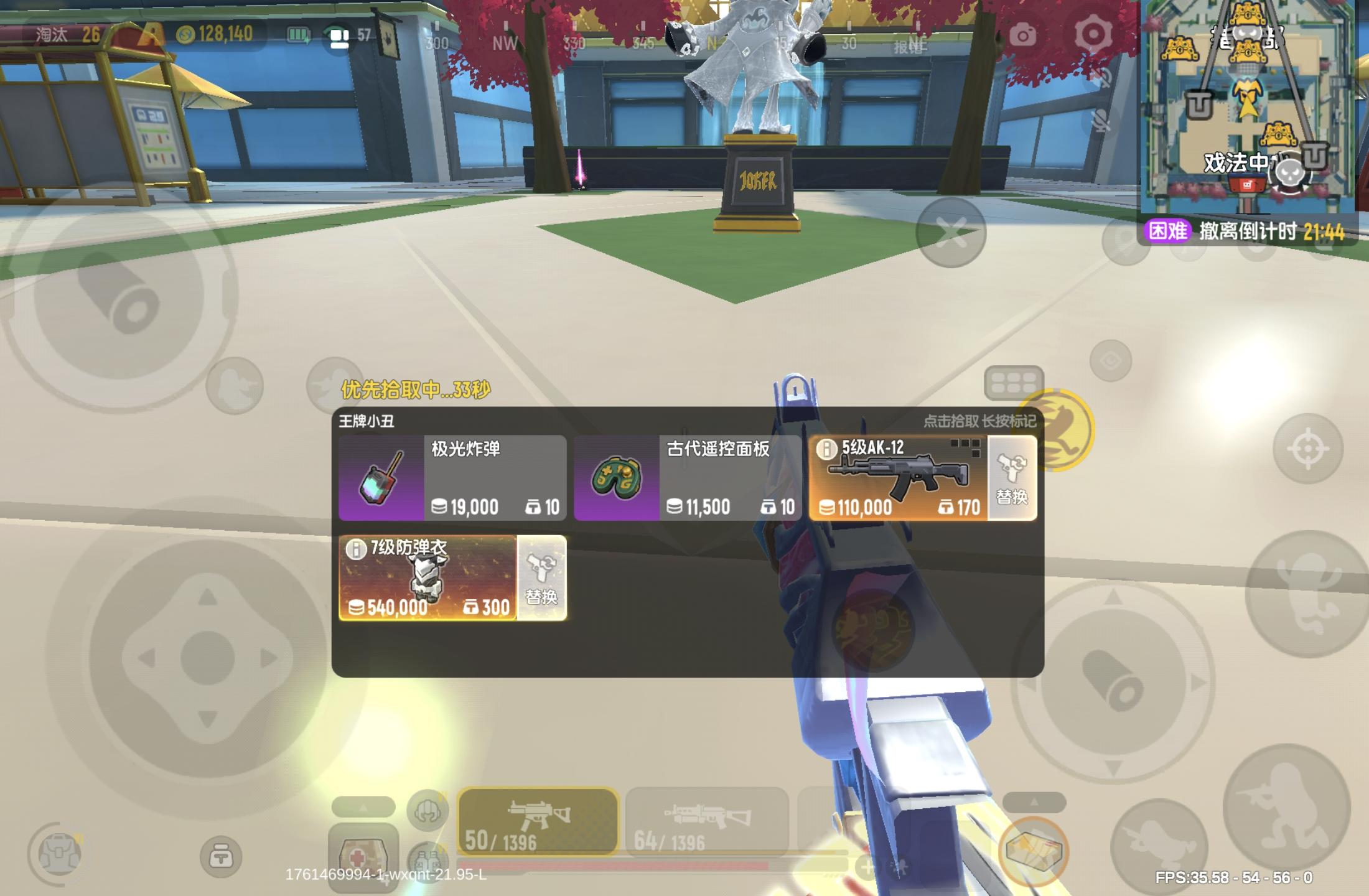Open the game settings gear icon
The width and height of the screenshot is (1369, 896).
pyautogui.click(x=1094, y=32)
